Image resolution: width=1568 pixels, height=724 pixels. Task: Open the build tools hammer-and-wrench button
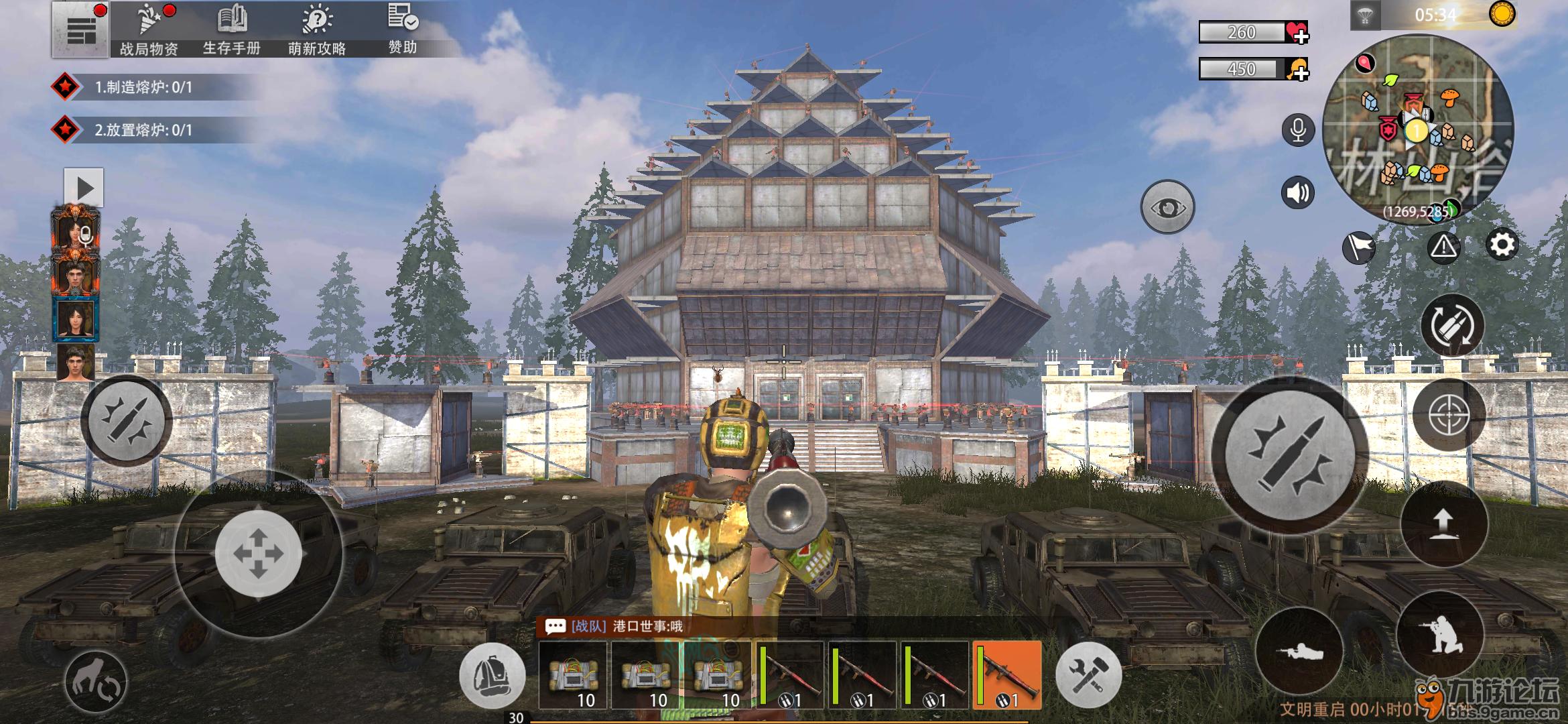[x=1088, y=675]
